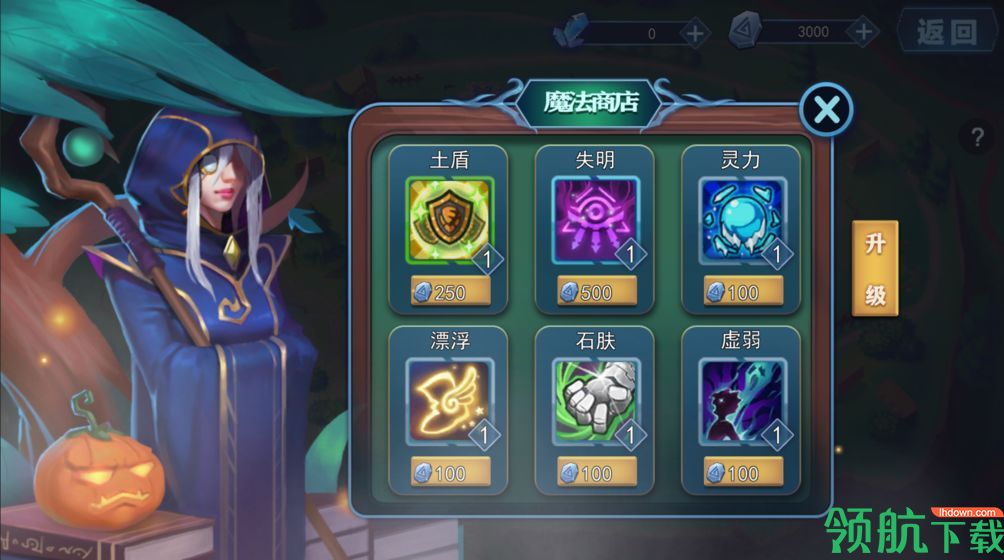The height and width of the screenshot is (560, 1004).
Task: Select the 失明 blindness spell icon
Action: (x=594, y=221)
